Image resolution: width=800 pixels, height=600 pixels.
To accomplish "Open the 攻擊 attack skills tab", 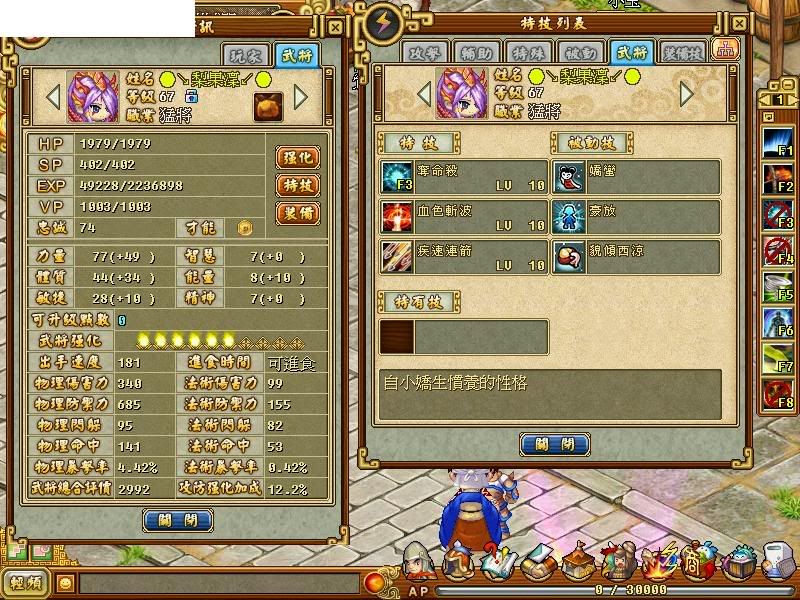I will [426, 53].
